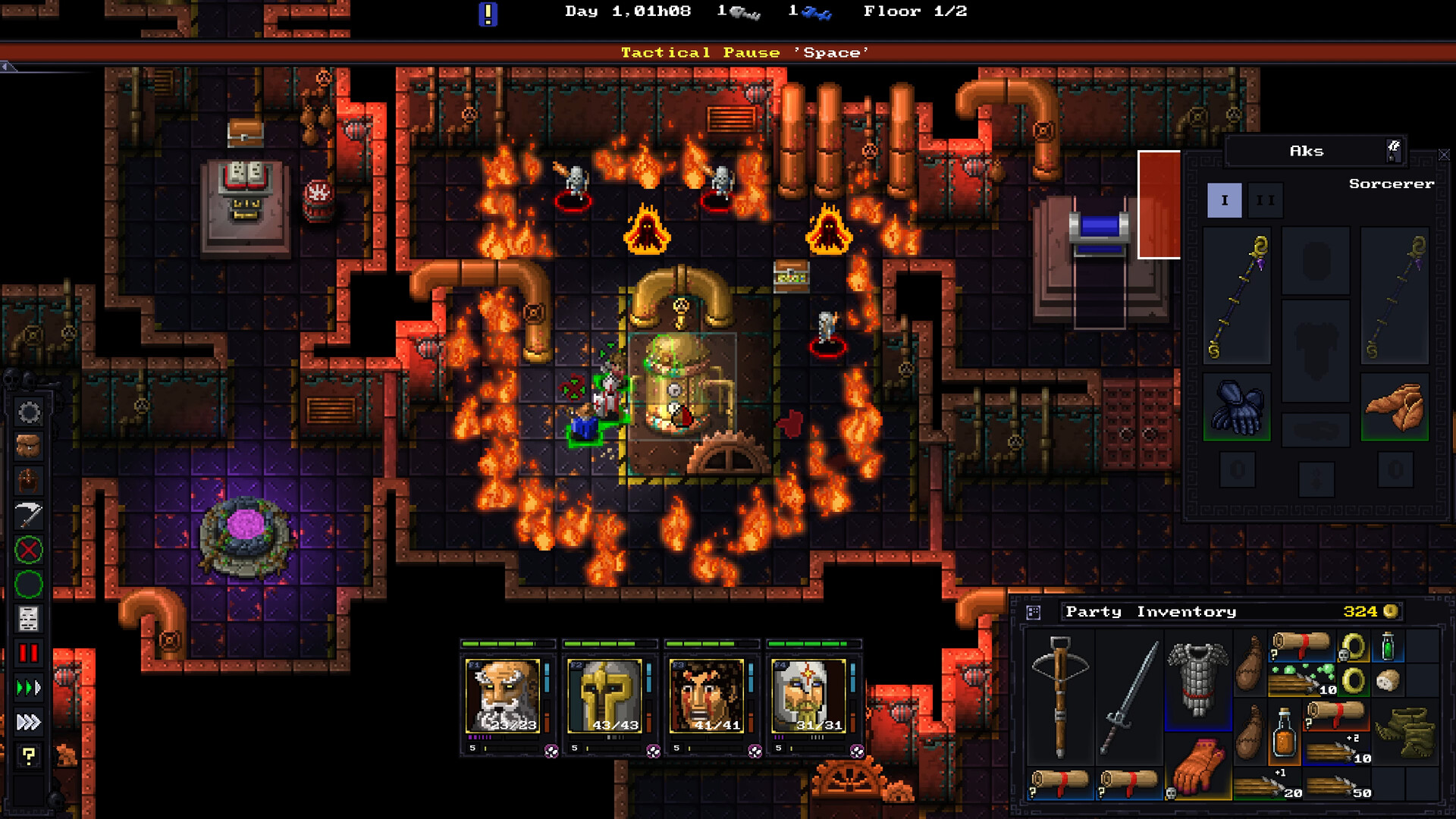The image size is (1456, 819).
Task: Open the paper scroll log icon
Action: 29,619
